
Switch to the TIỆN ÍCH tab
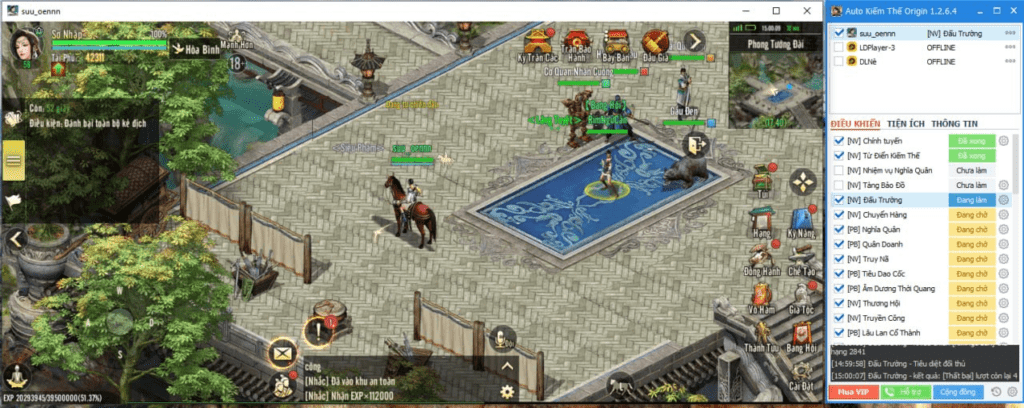point(905,123)
